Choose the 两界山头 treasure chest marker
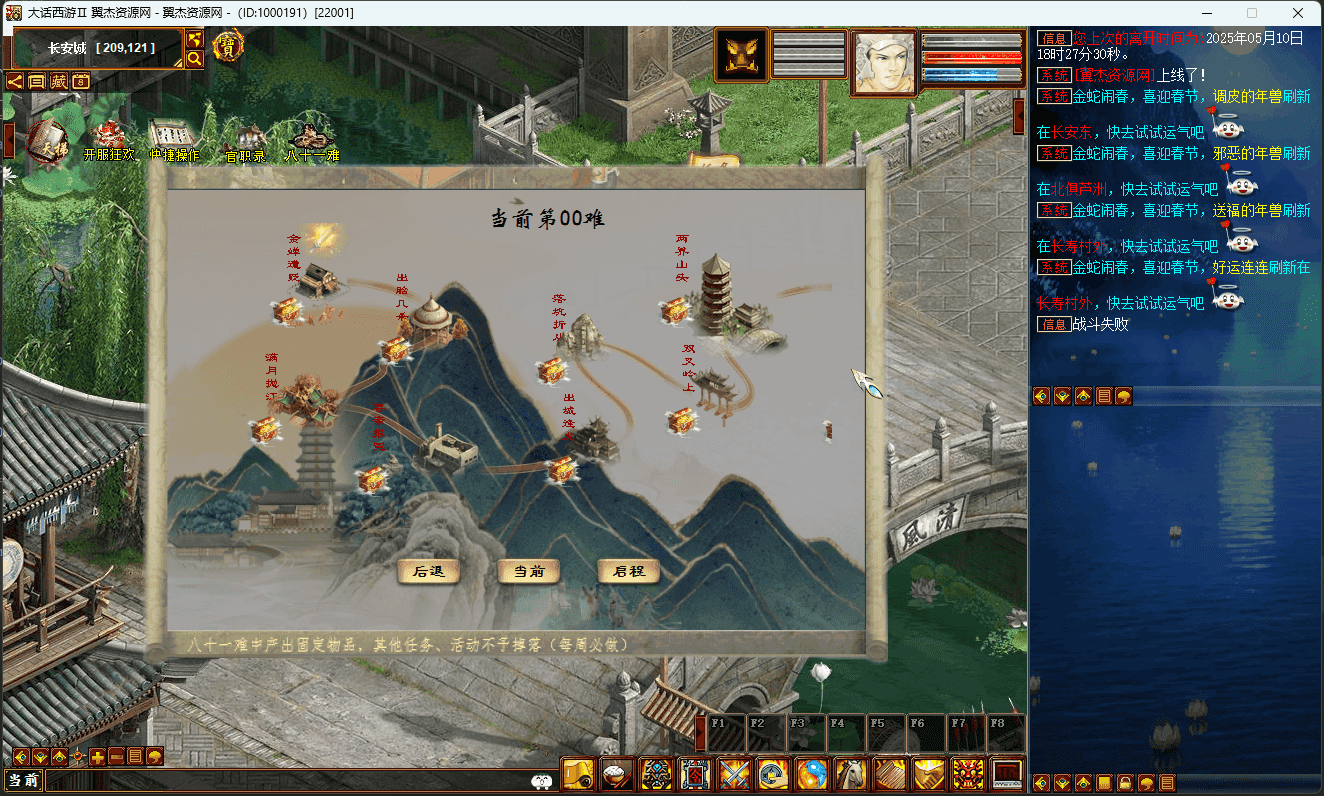The width and height of the screenshot is (1324, 796). click(x=675, y=311)
